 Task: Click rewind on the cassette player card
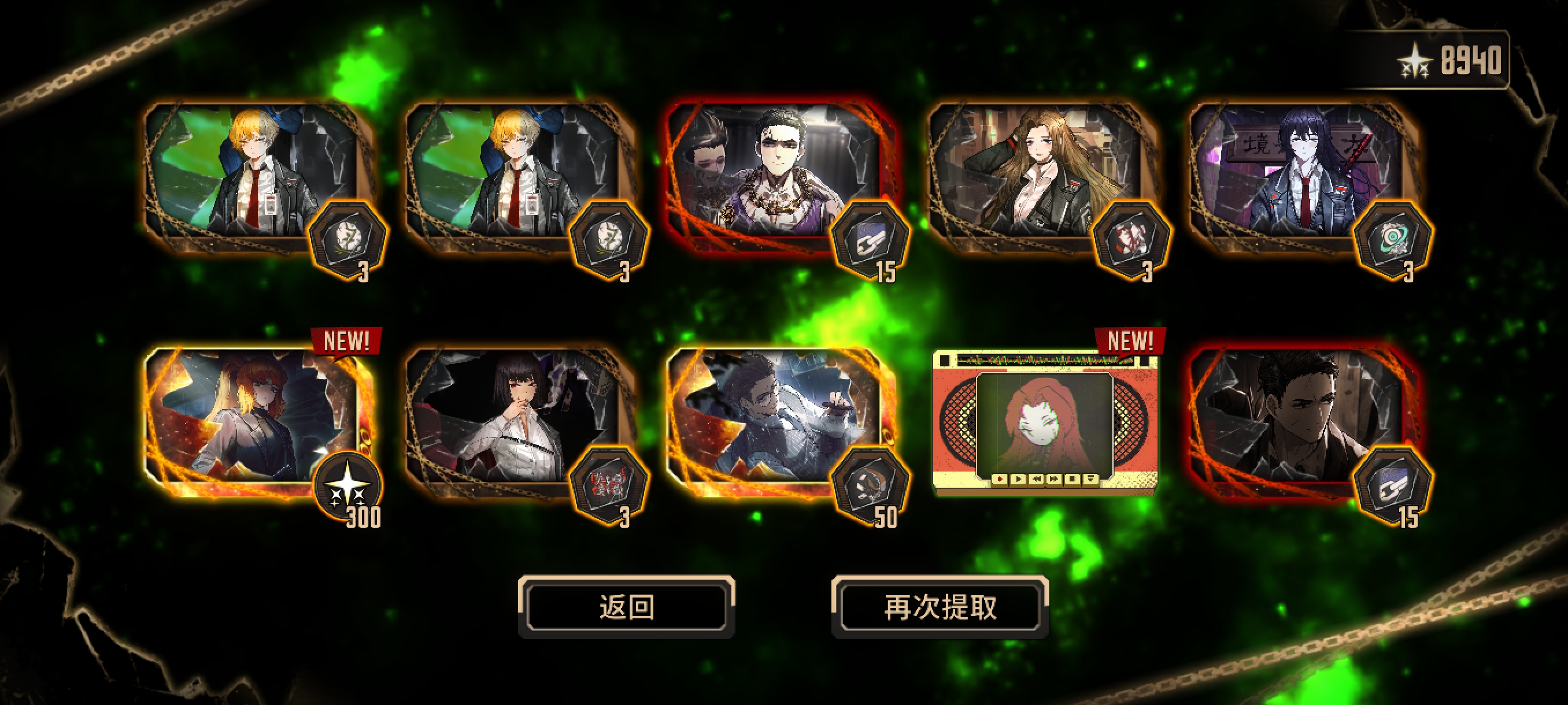pos(1037,479)
